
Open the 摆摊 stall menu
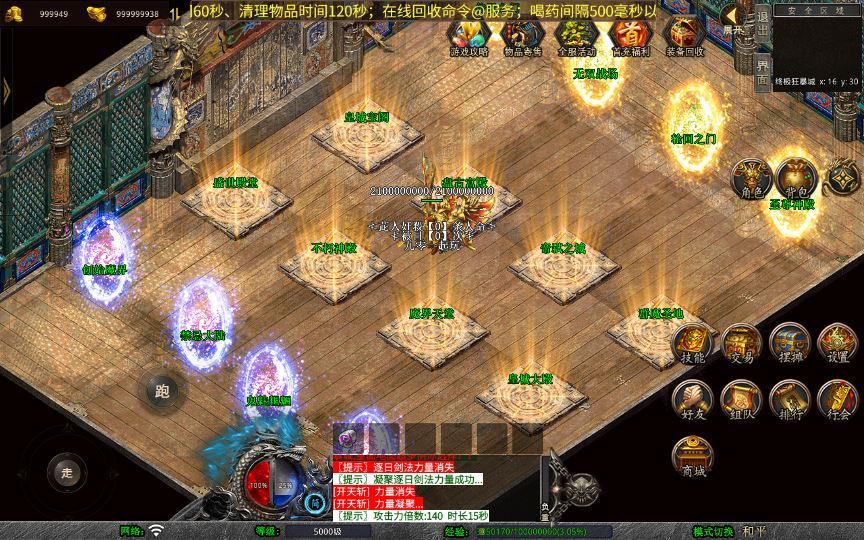click(789, 344)
